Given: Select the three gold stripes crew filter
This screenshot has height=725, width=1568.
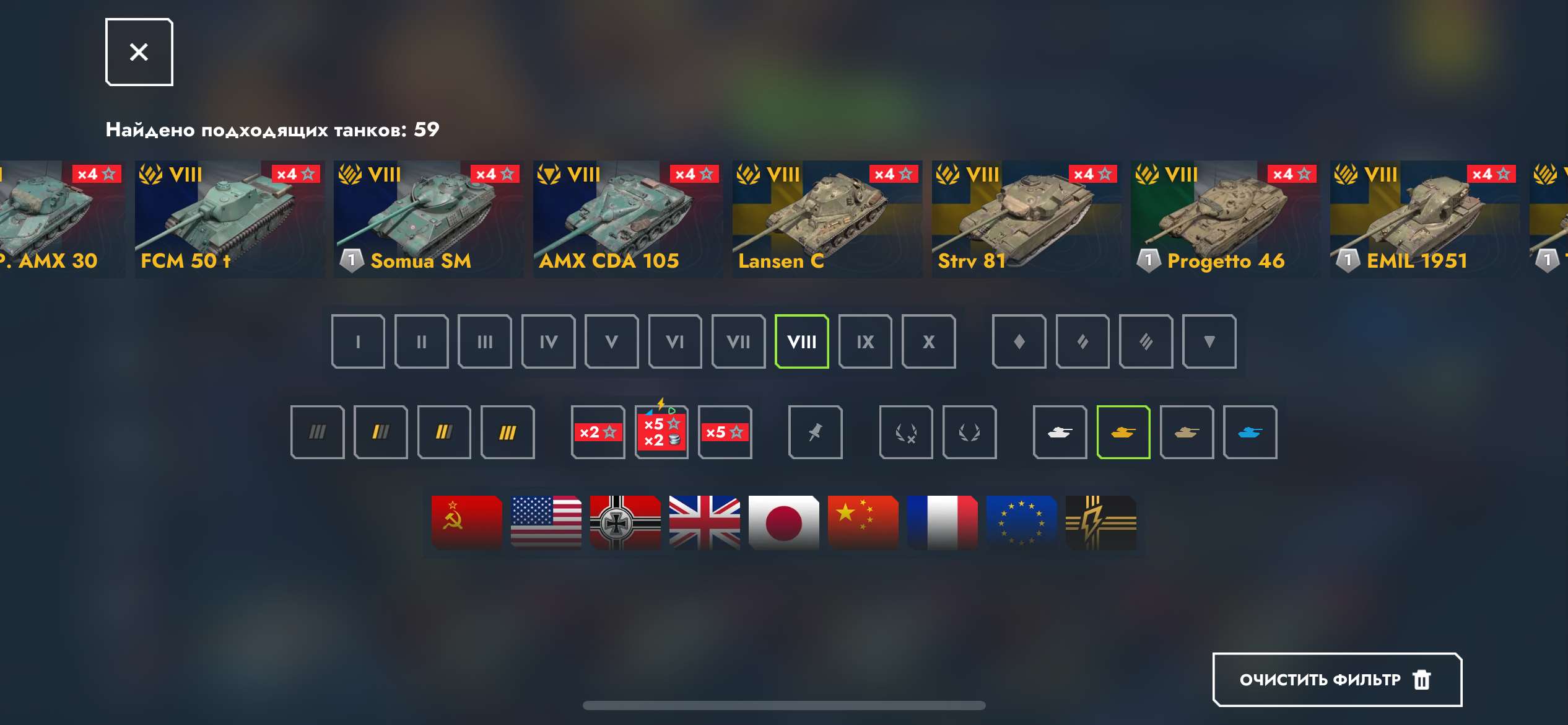Looking at the screenshot, I should coord(508,432).
